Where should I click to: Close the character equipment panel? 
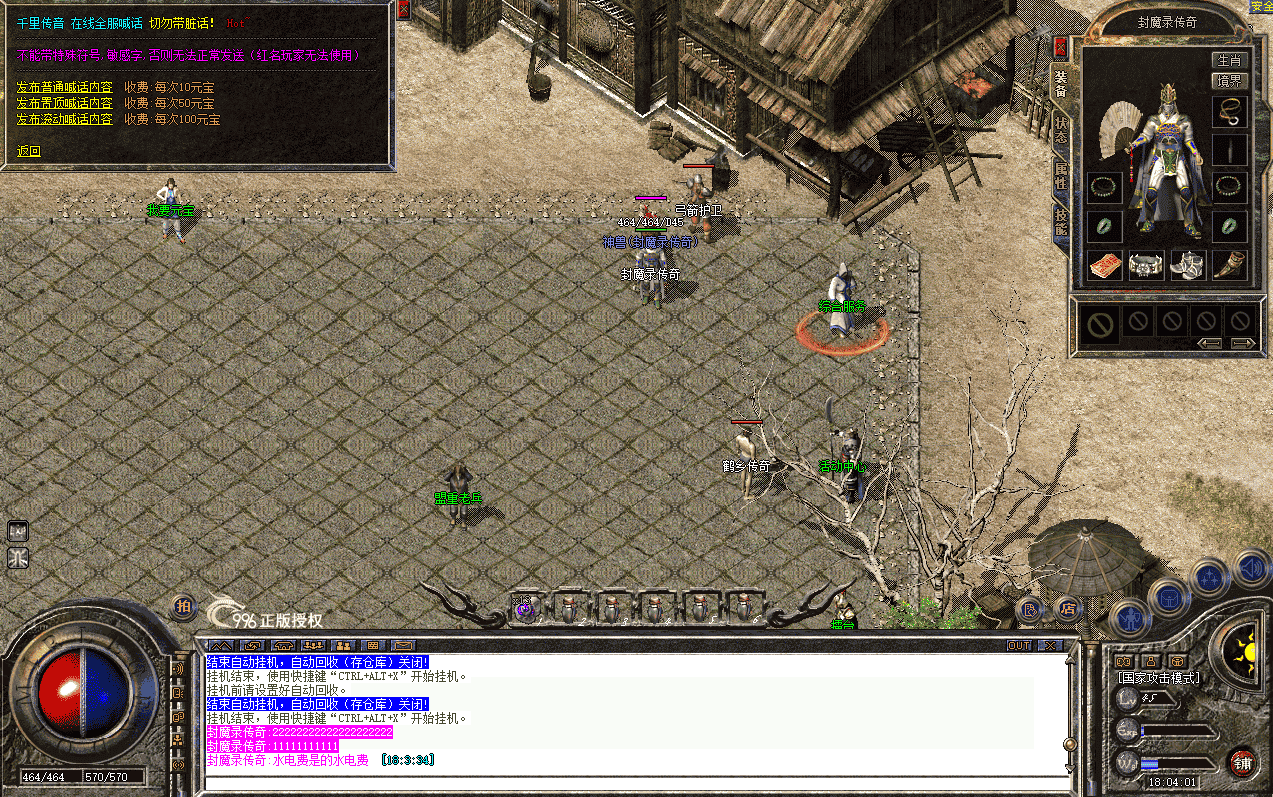(1060, 47)
